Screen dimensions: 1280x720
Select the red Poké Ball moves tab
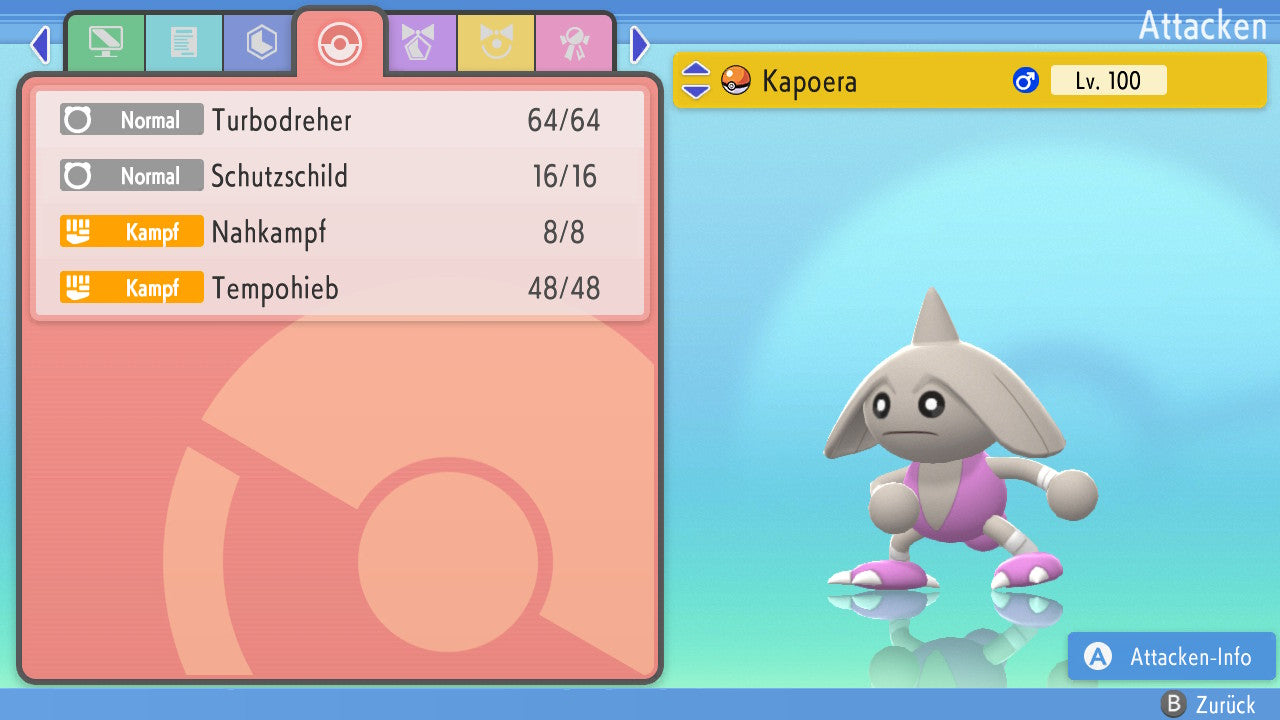(x=340, y=44)
